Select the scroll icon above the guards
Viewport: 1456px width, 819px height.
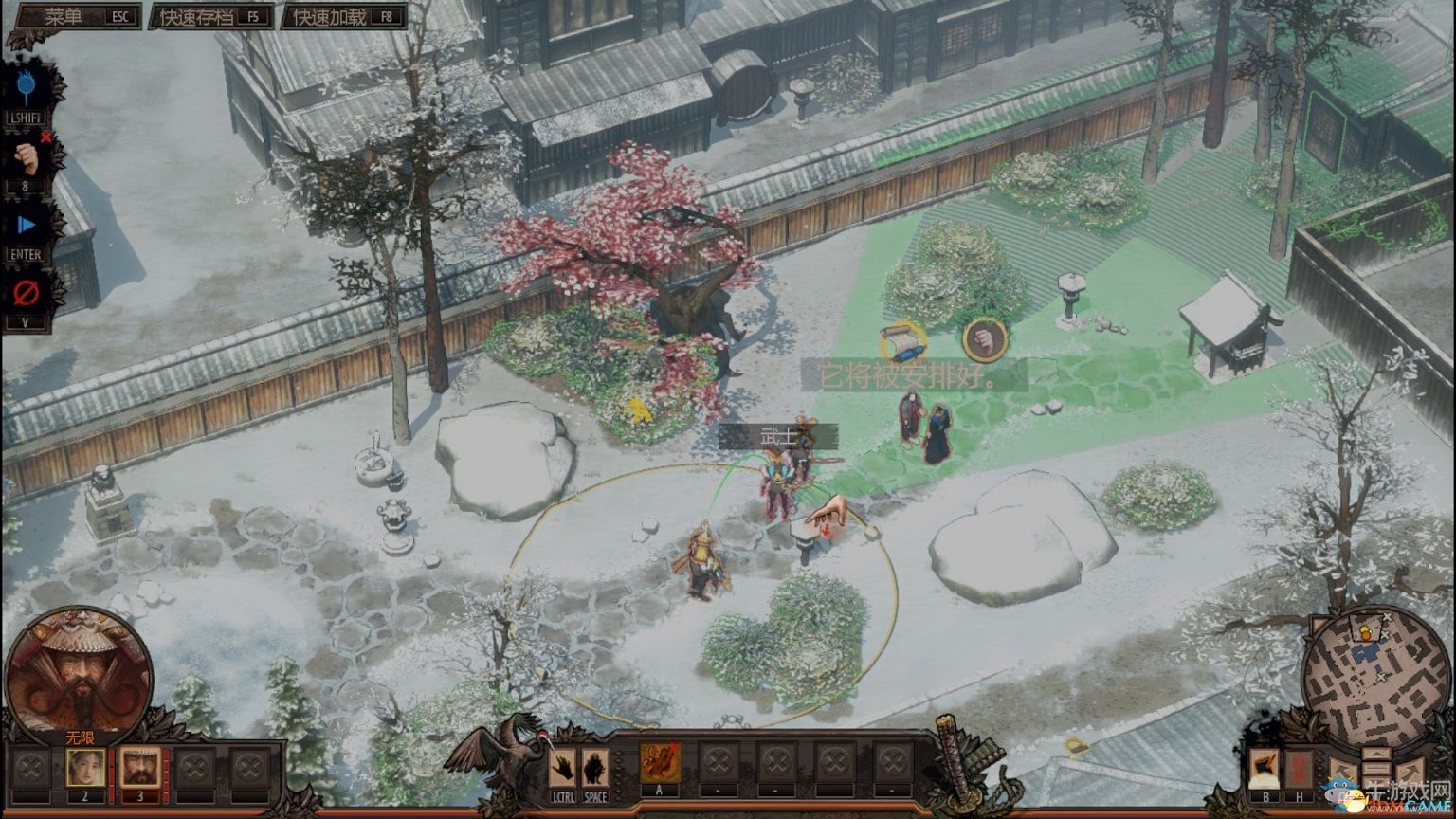[900, 341]
